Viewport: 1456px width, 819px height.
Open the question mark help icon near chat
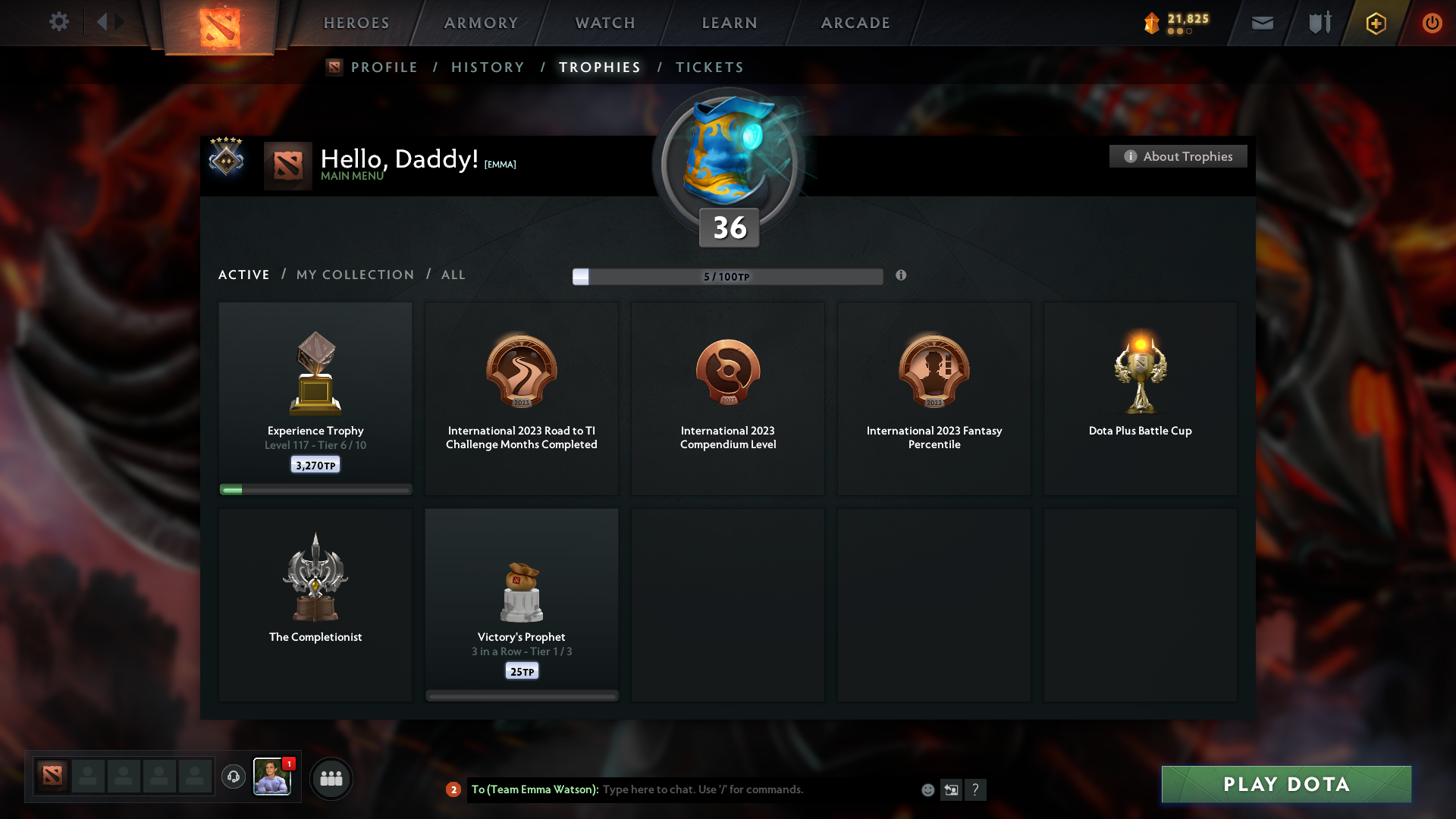tap(977, 789)
